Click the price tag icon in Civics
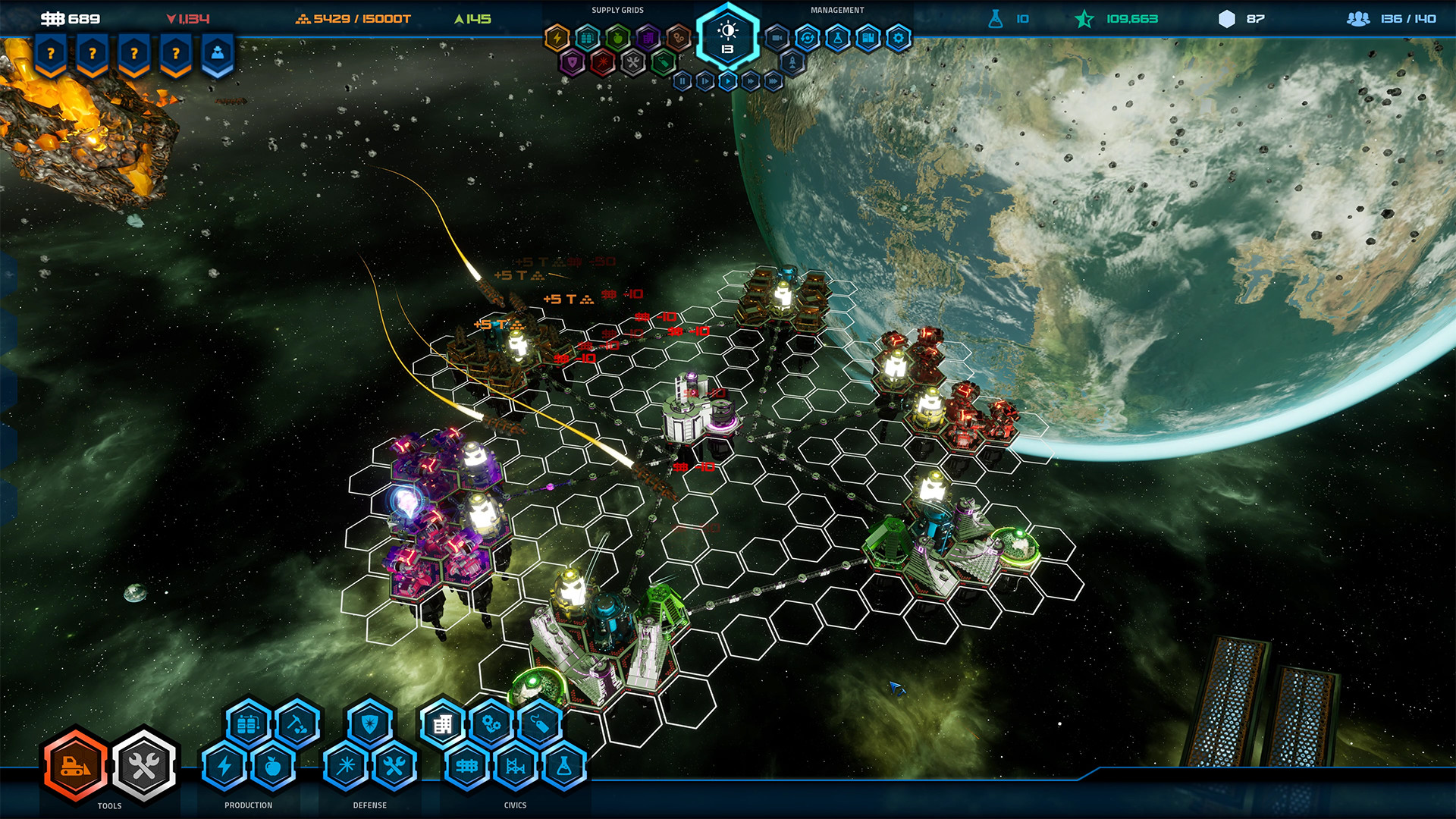The height and width of the screenshot is (819, 1456). click(538, 723)
